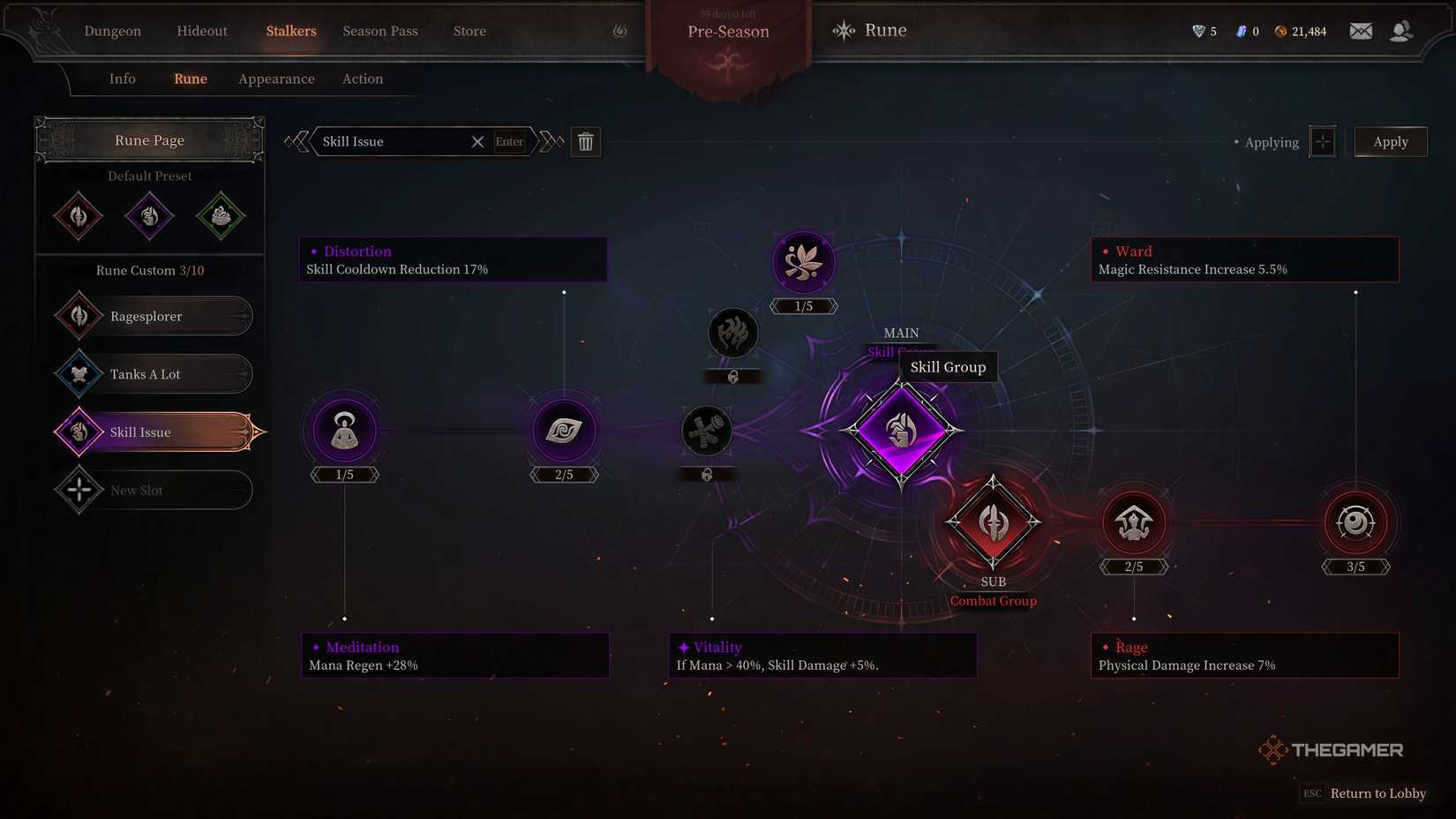Switch to the Appearance tab
Viewport: 1456px width, 819px height.
coord(275,79)
